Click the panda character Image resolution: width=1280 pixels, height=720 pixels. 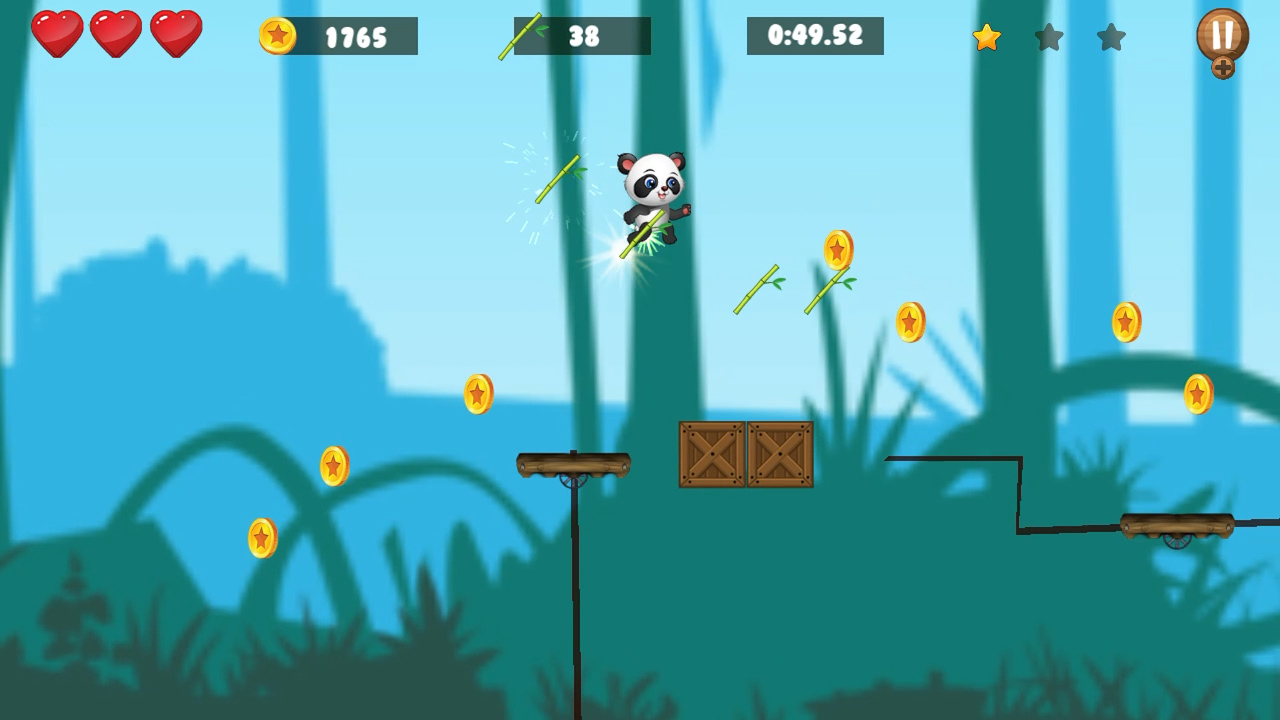[650, 190]
